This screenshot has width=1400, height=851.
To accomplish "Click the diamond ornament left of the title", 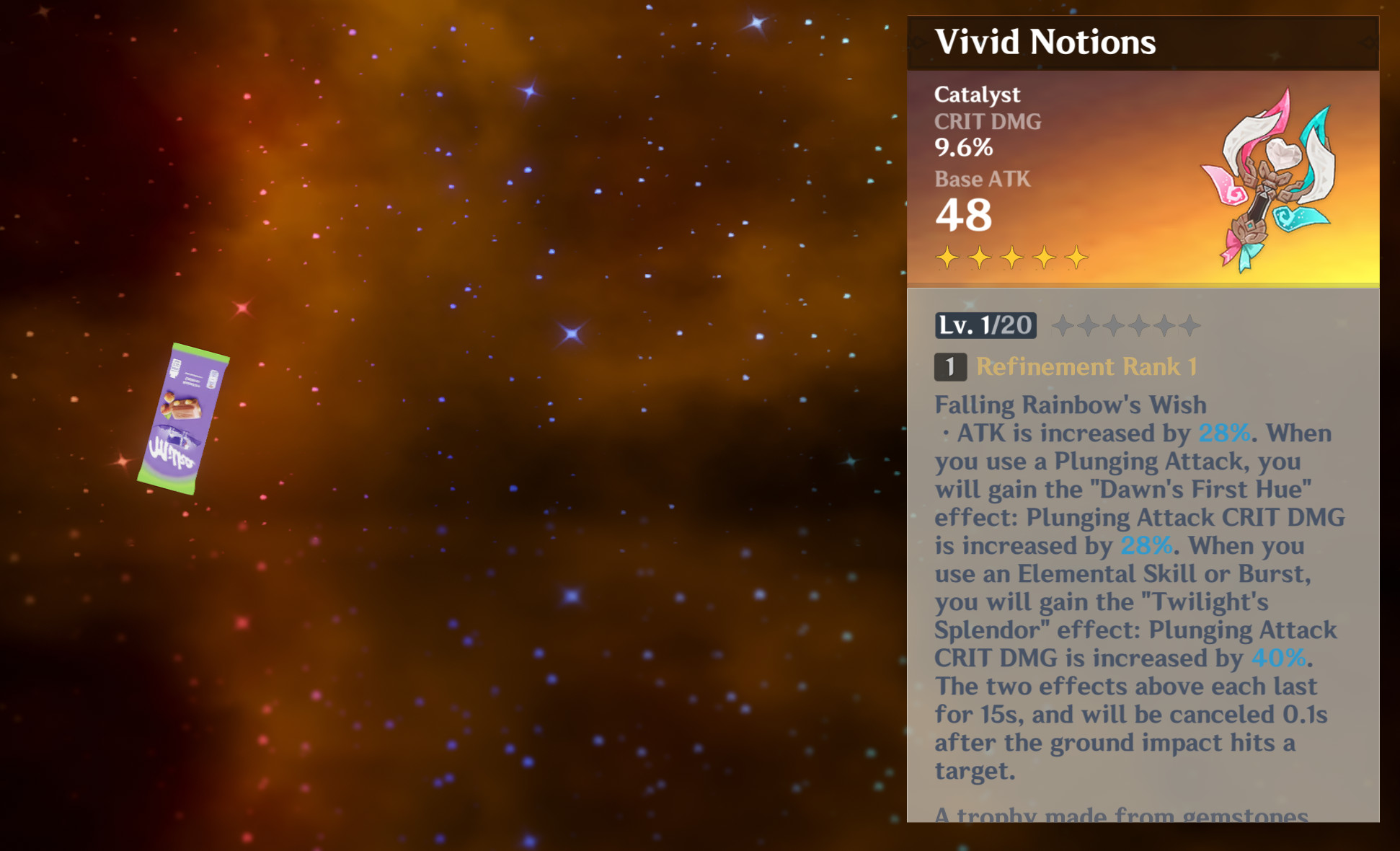I will [916, 43].
